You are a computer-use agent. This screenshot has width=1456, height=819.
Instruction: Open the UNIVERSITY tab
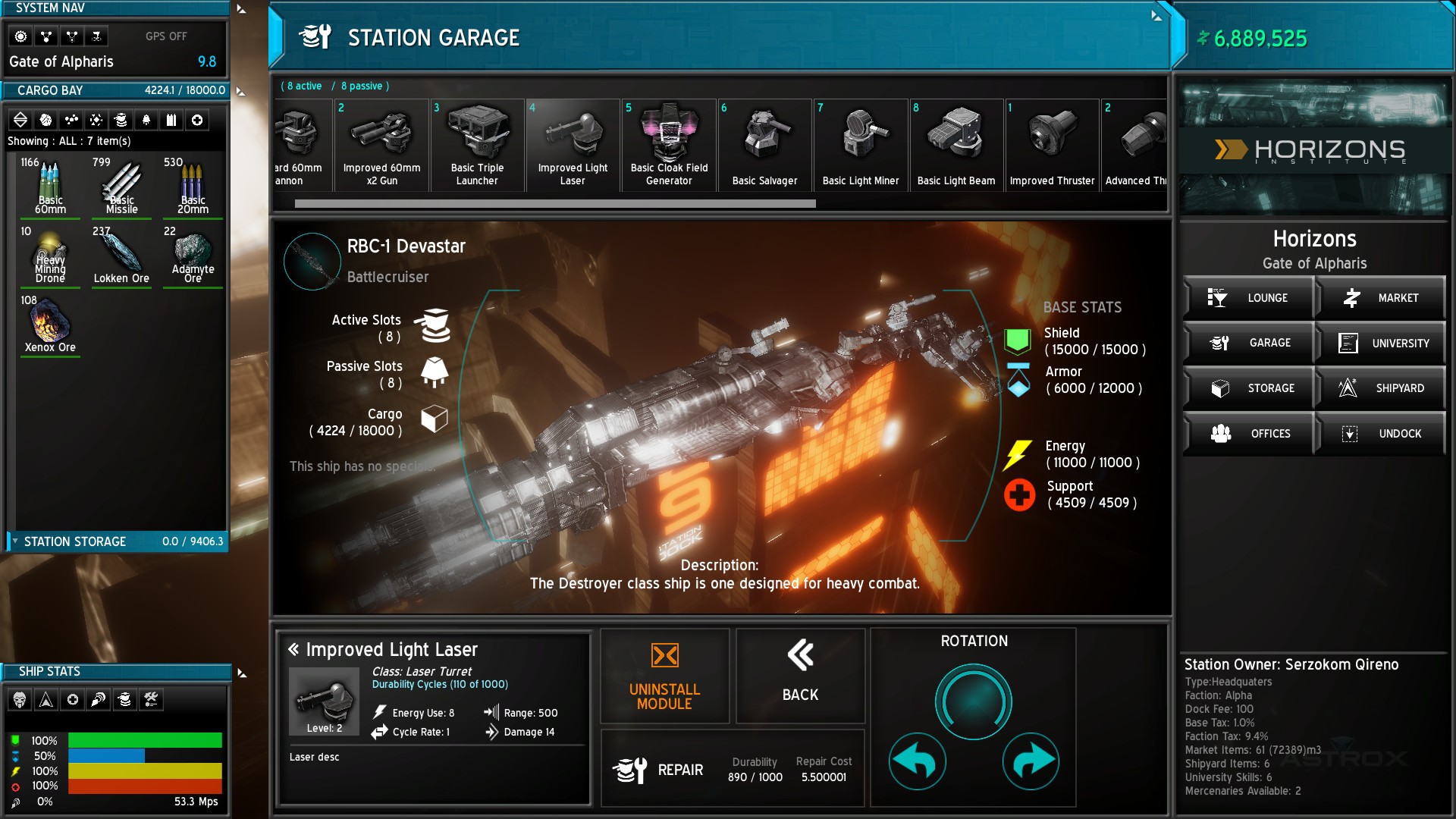1382,343
